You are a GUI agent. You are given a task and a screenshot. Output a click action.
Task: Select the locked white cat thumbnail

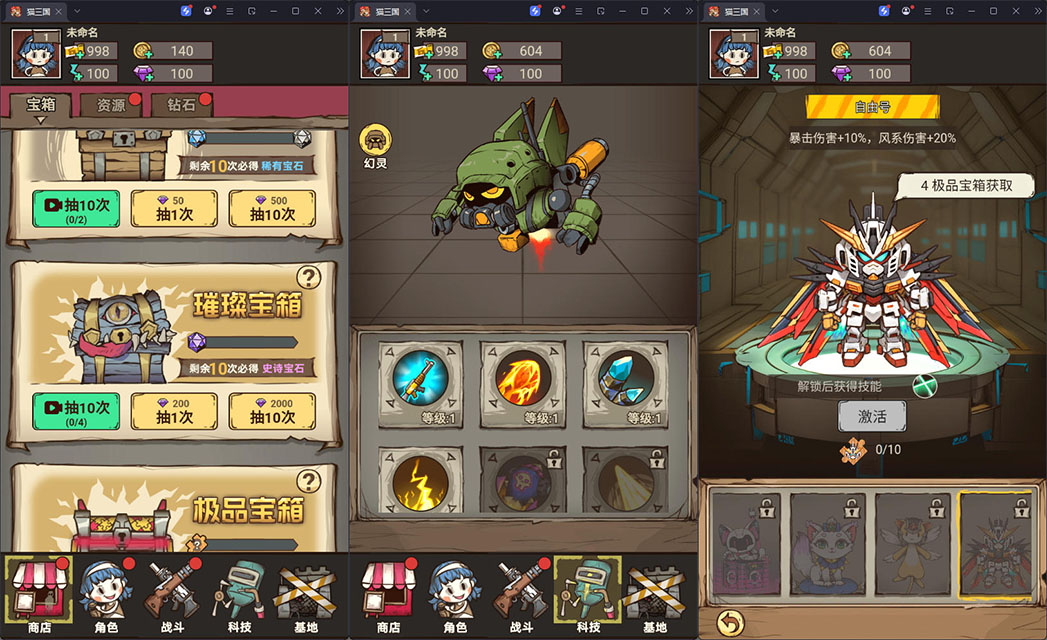pos(829,546)
